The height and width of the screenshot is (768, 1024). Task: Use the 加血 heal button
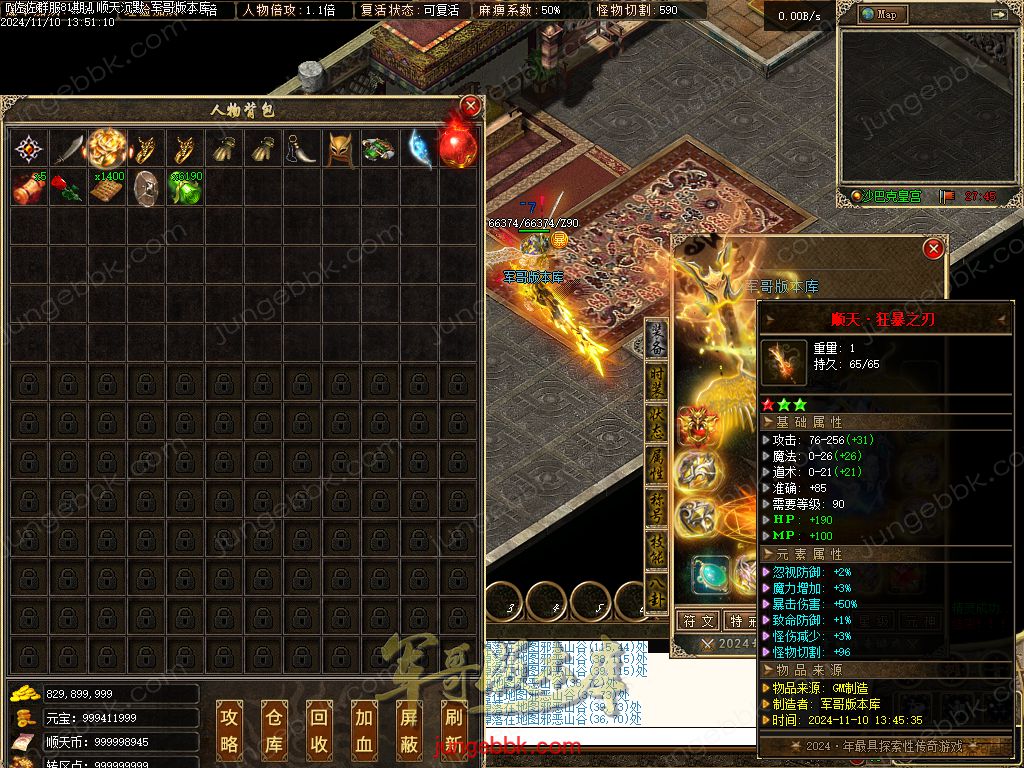tap(363, 729)
